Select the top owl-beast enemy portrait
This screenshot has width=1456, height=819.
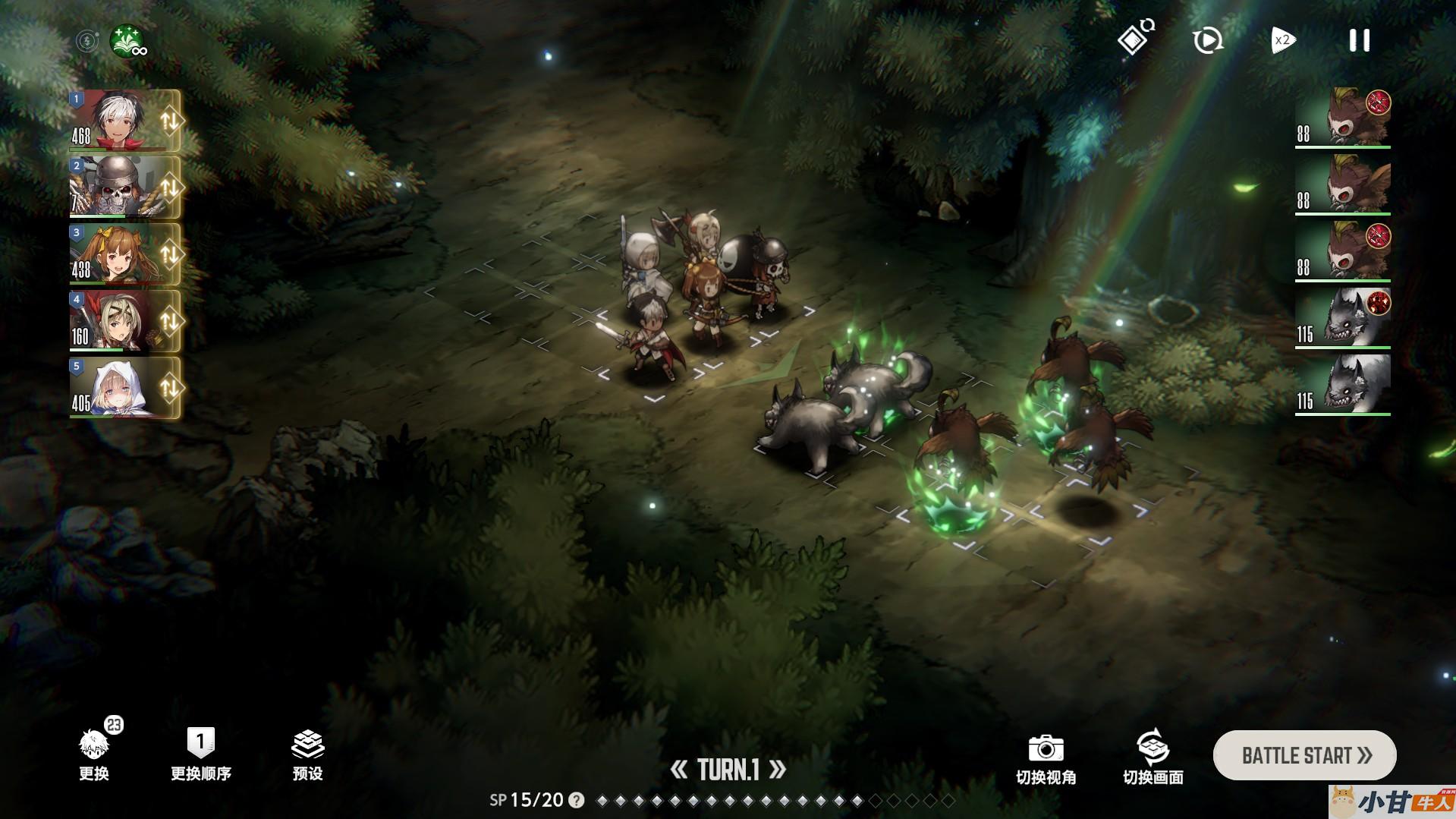(x=1343, y=118)
